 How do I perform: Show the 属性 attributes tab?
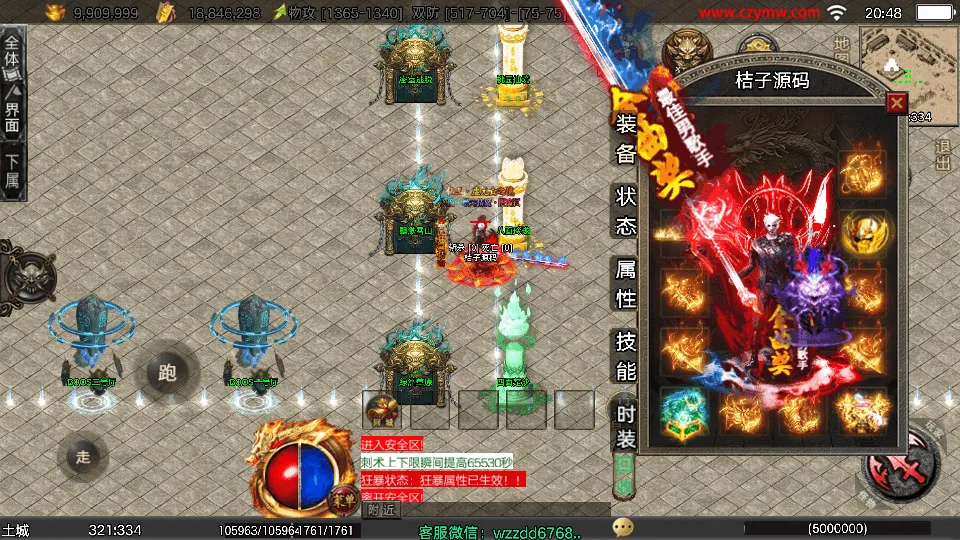tap(625, 283)
